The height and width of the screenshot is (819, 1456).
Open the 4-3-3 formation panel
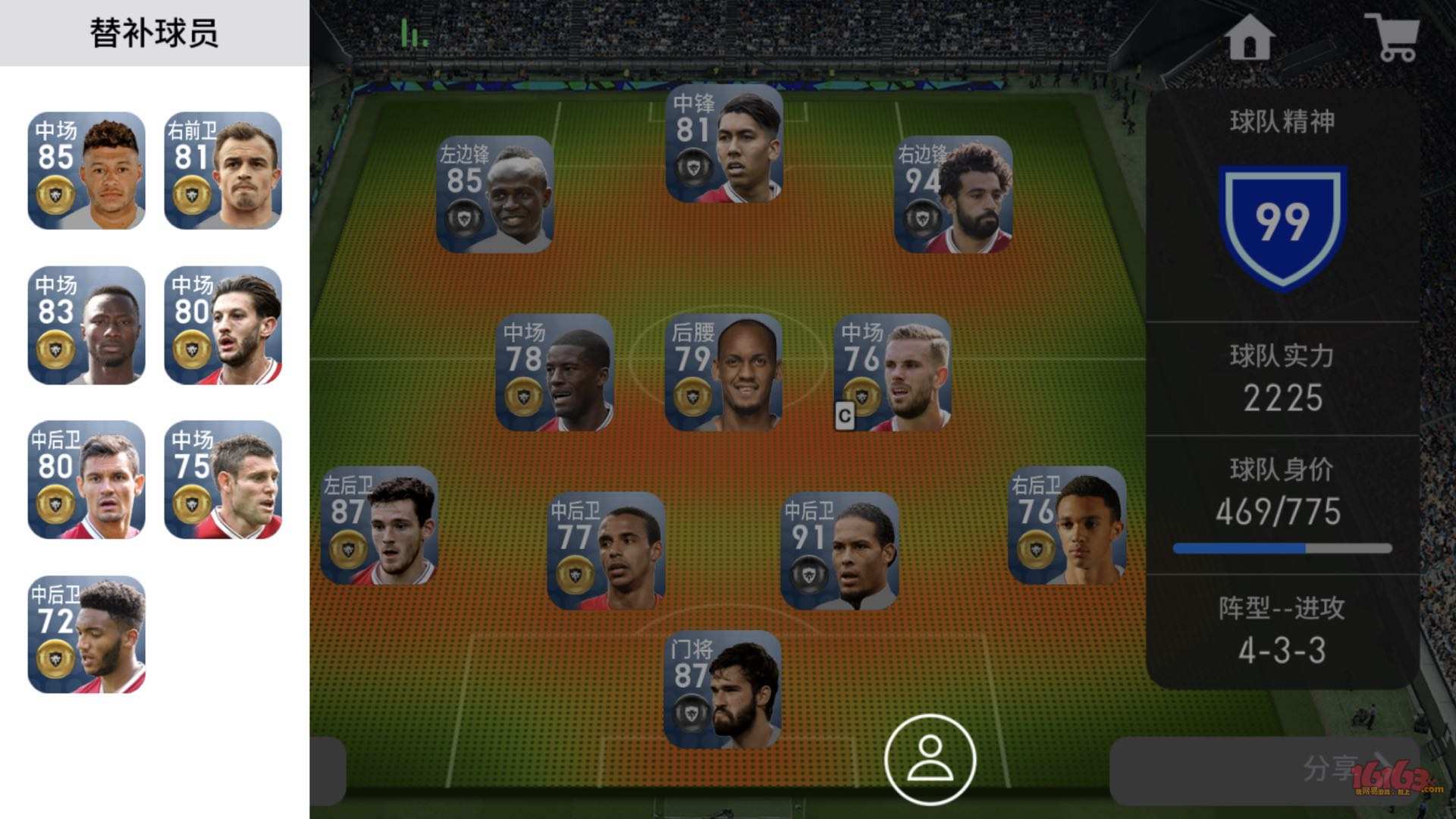point(1282,631)
